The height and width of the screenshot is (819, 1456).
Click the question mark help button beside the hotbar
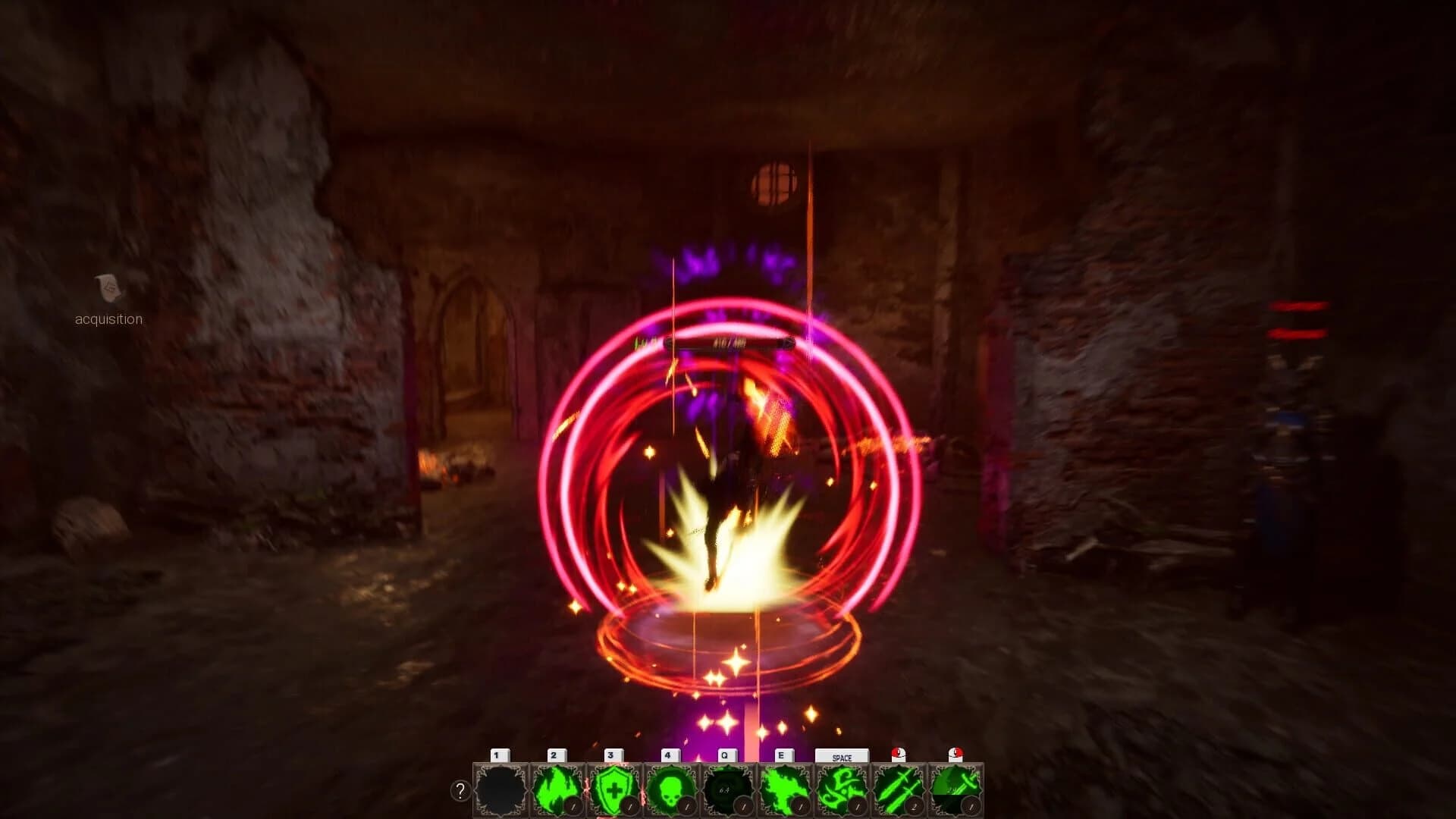tap(459, 791)
